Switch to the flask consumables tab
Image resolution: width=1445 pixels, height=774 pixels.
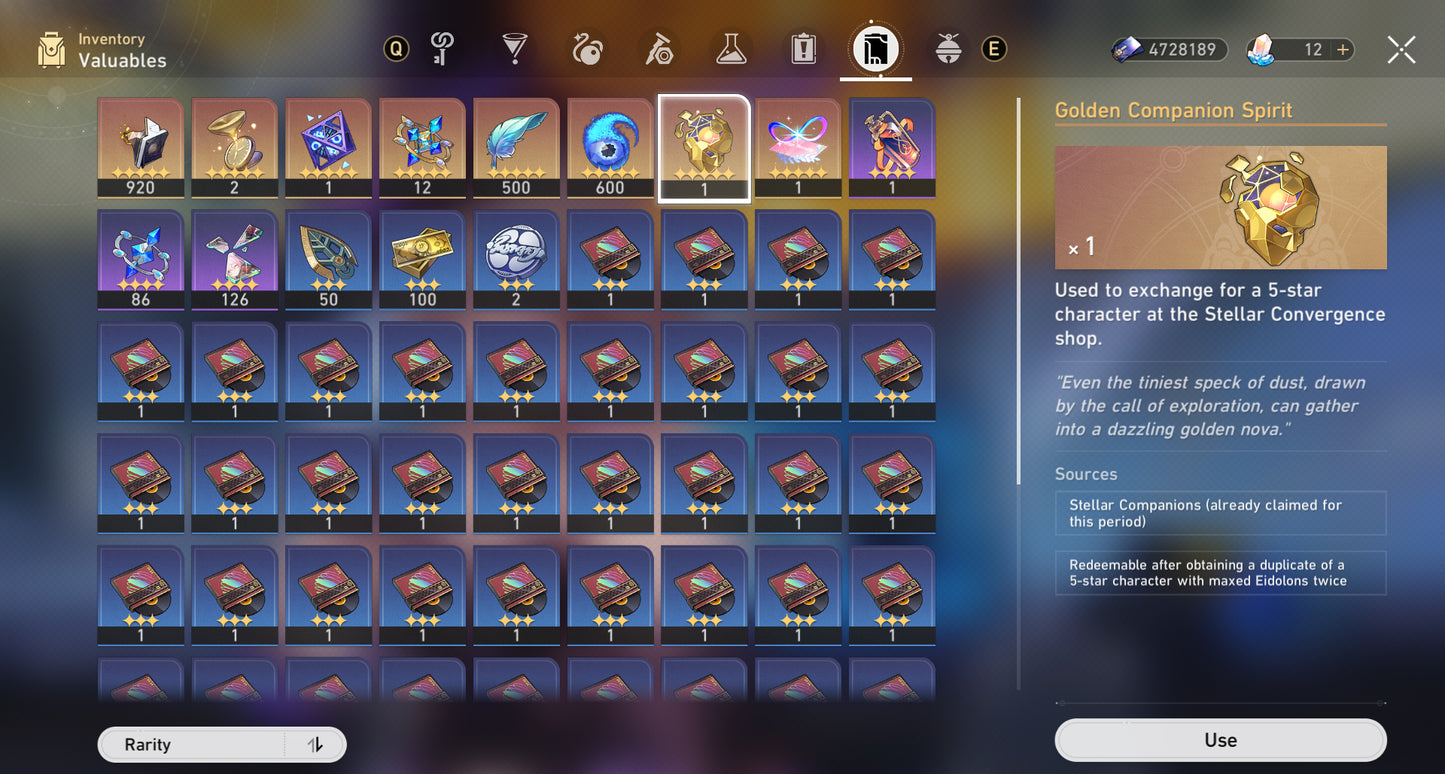732,48
